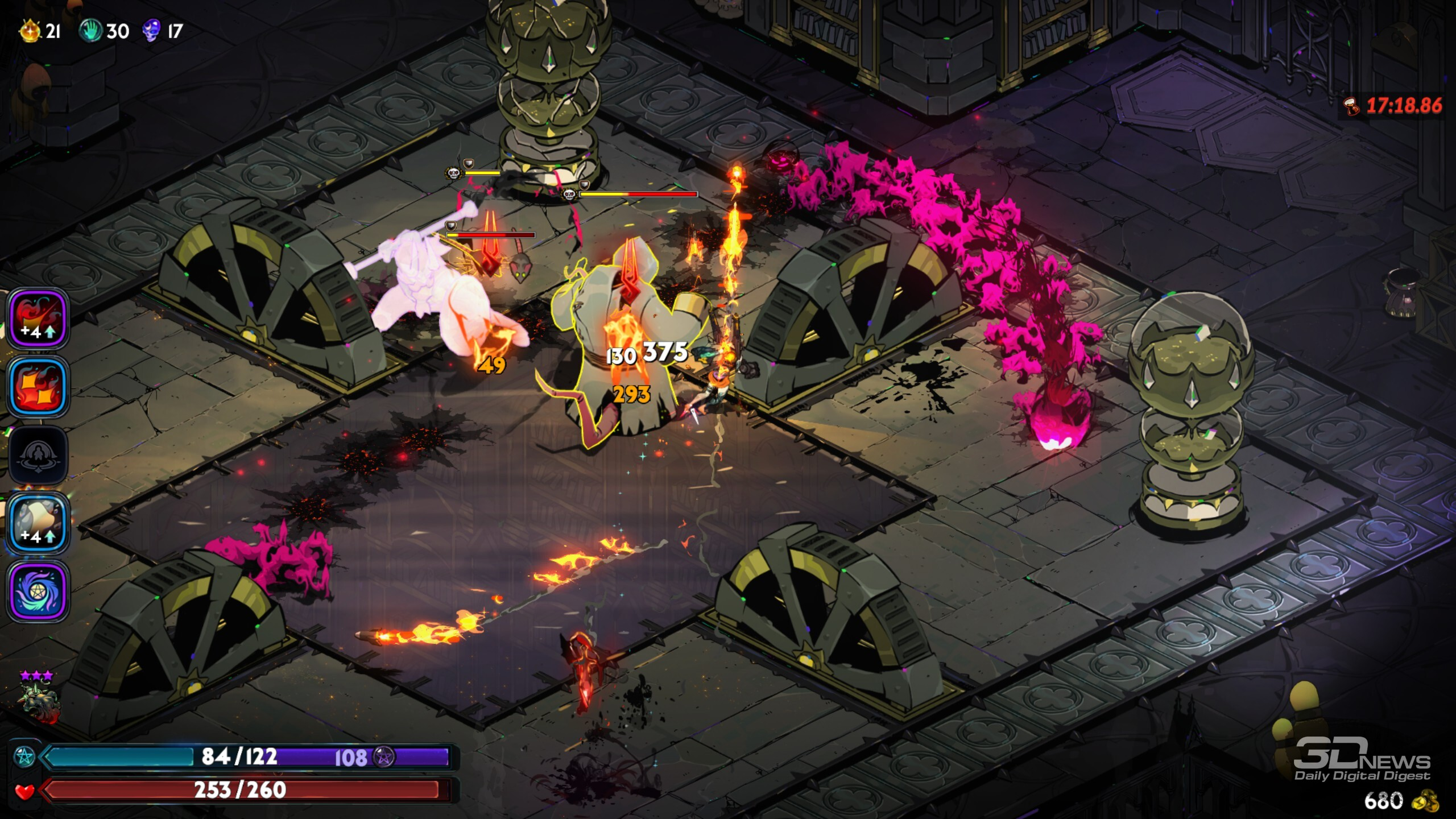Viewport: 1456px width, 819px height.
Task: Click the fiery twin-squares special boon
Action: (x=38, y=387)
